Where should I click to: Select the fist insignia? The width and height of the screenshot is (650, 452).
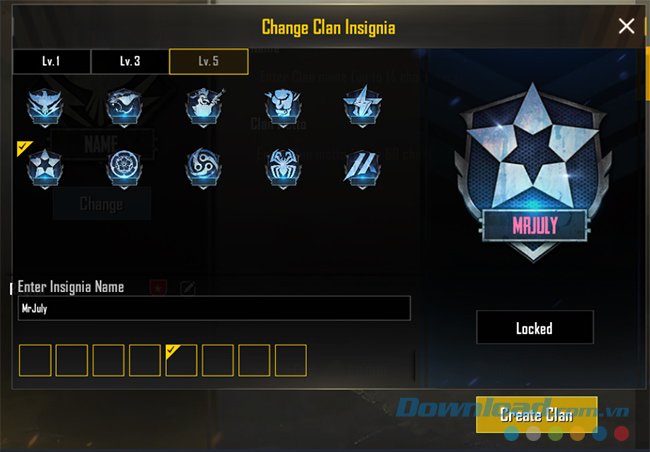281,107
